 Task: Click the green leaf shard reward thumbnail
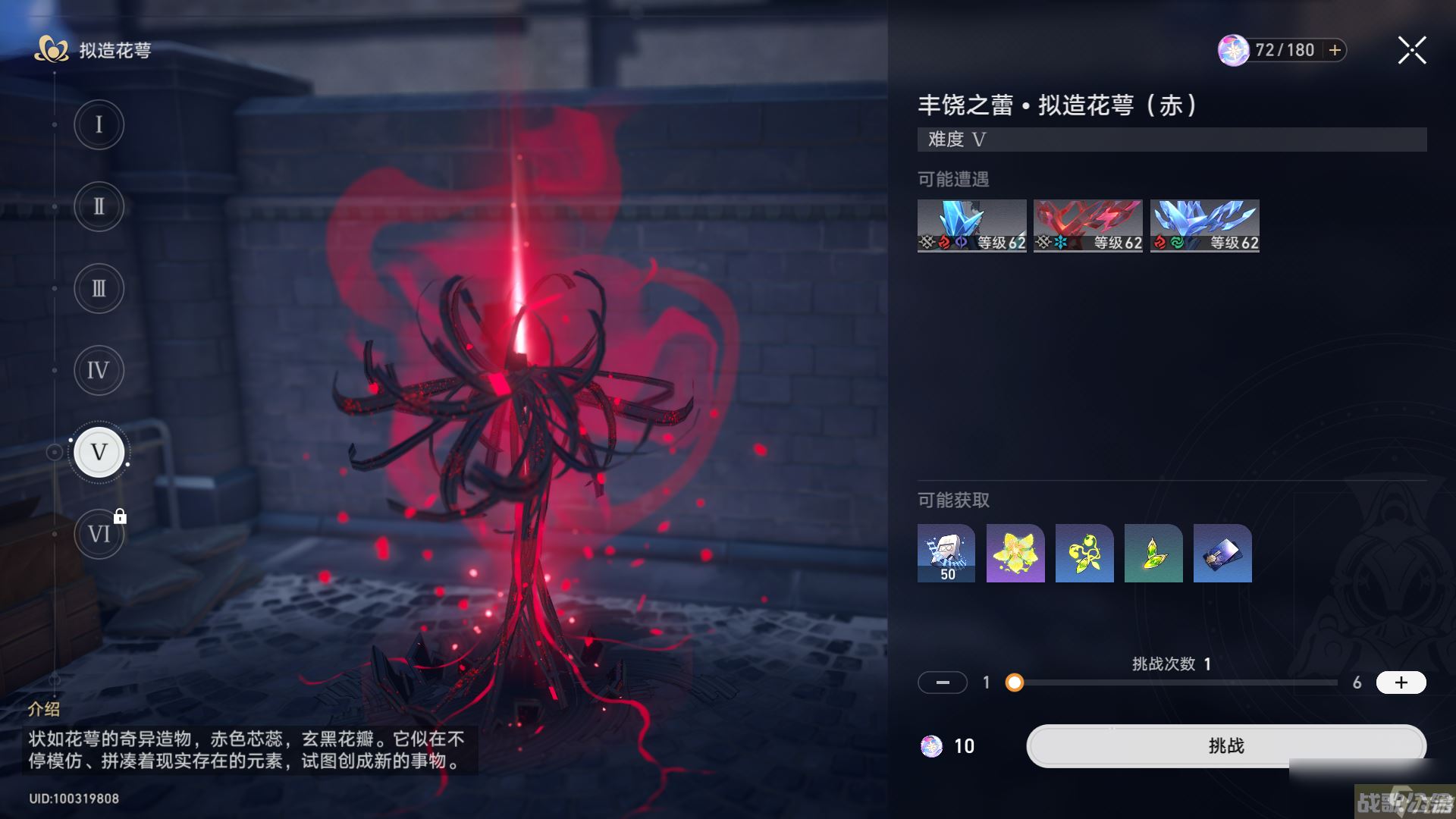pyautogui.click(x=1153, y=553)
